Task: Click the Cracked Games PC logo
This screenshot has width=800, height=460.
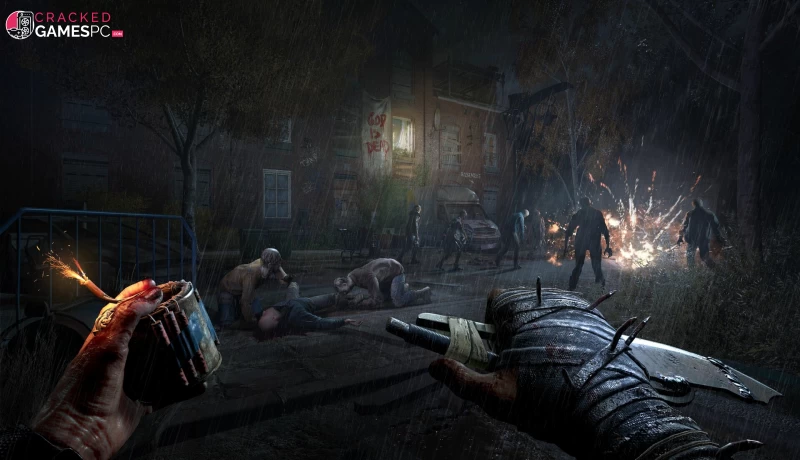Action: click(64, 25)
